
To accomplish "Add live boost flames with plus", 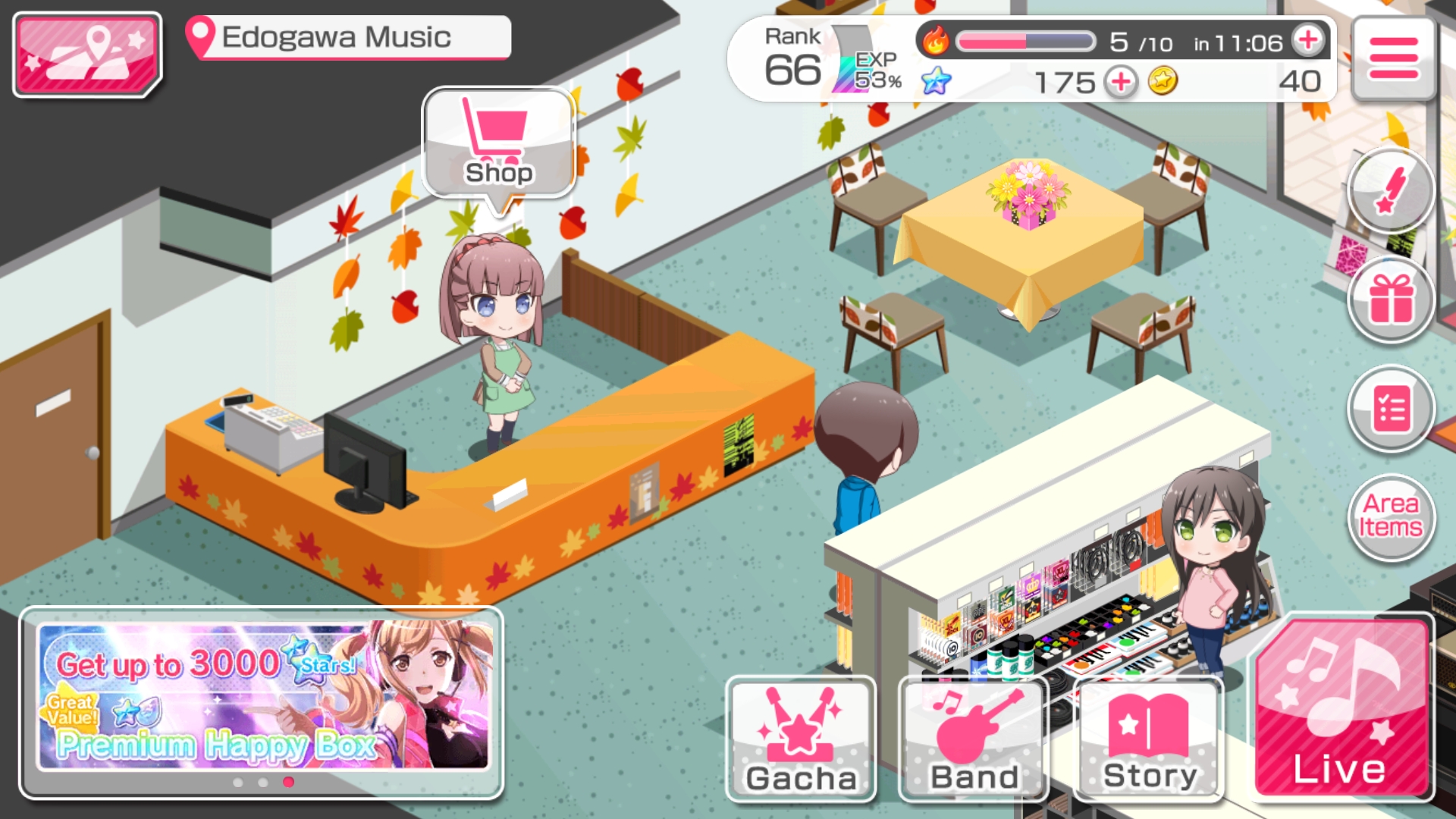I will tap(1308, 40).
